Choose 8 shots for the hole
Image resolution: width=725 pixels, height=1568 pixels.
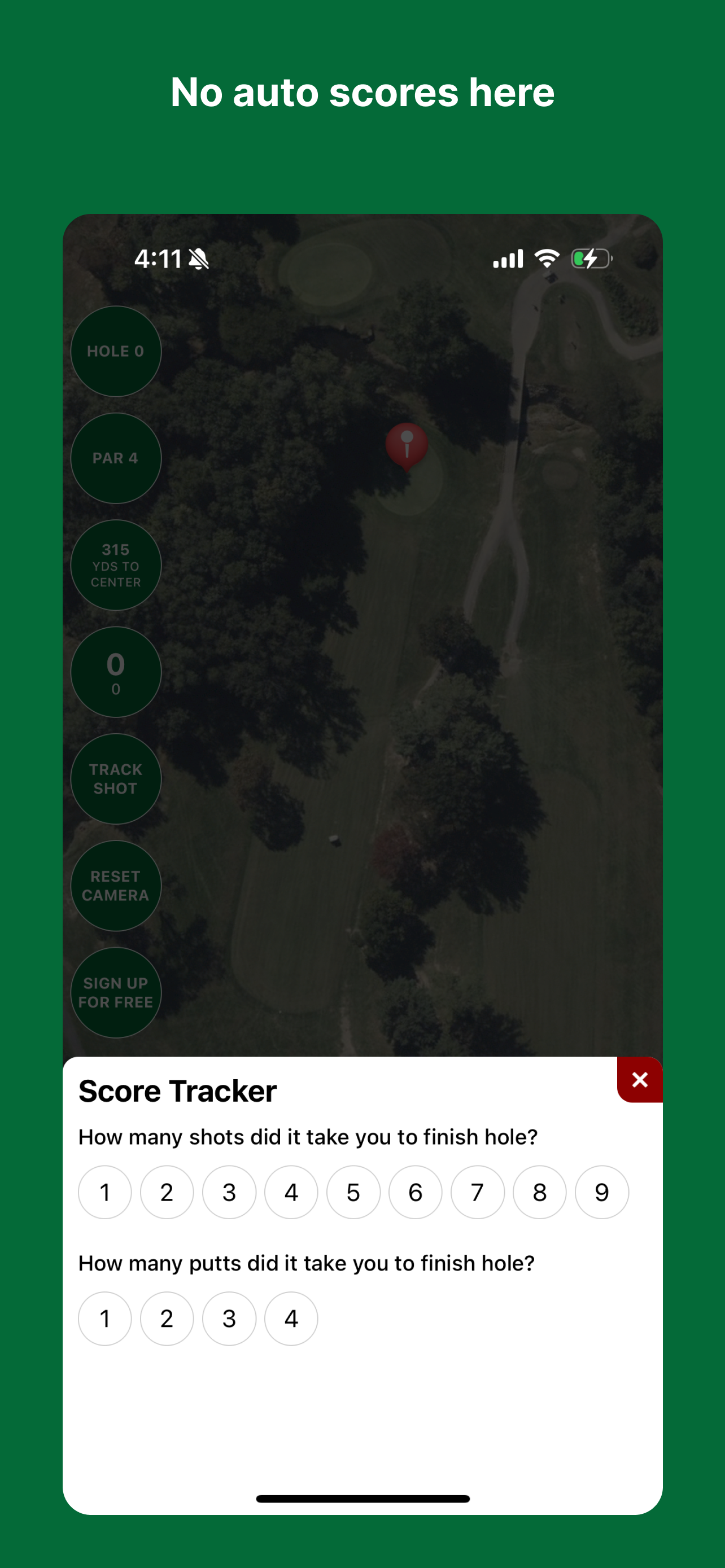(x=539, y=1192)
